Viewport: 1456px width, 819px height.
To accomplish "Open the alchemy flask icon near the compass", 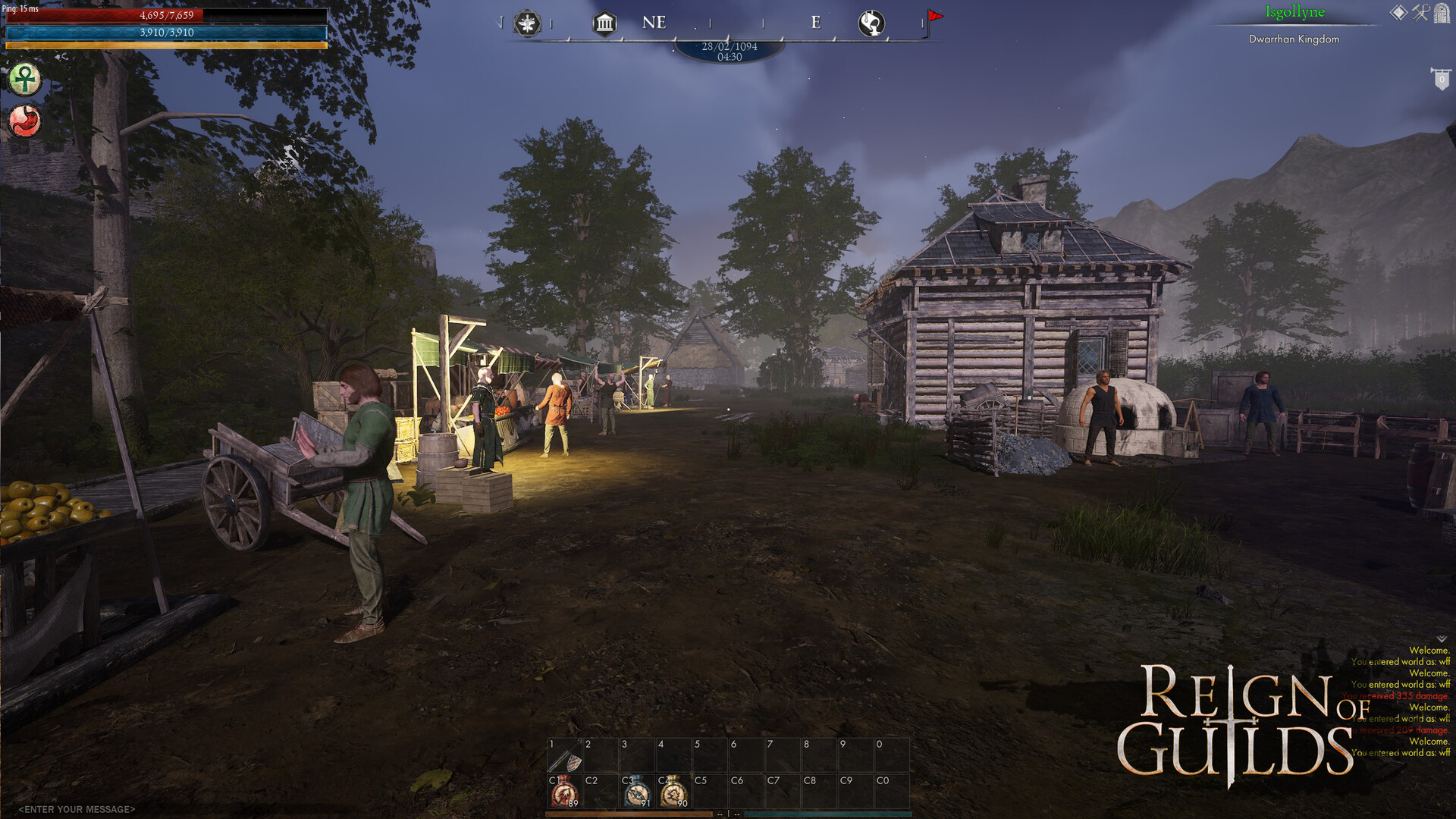I will (871, 24).
